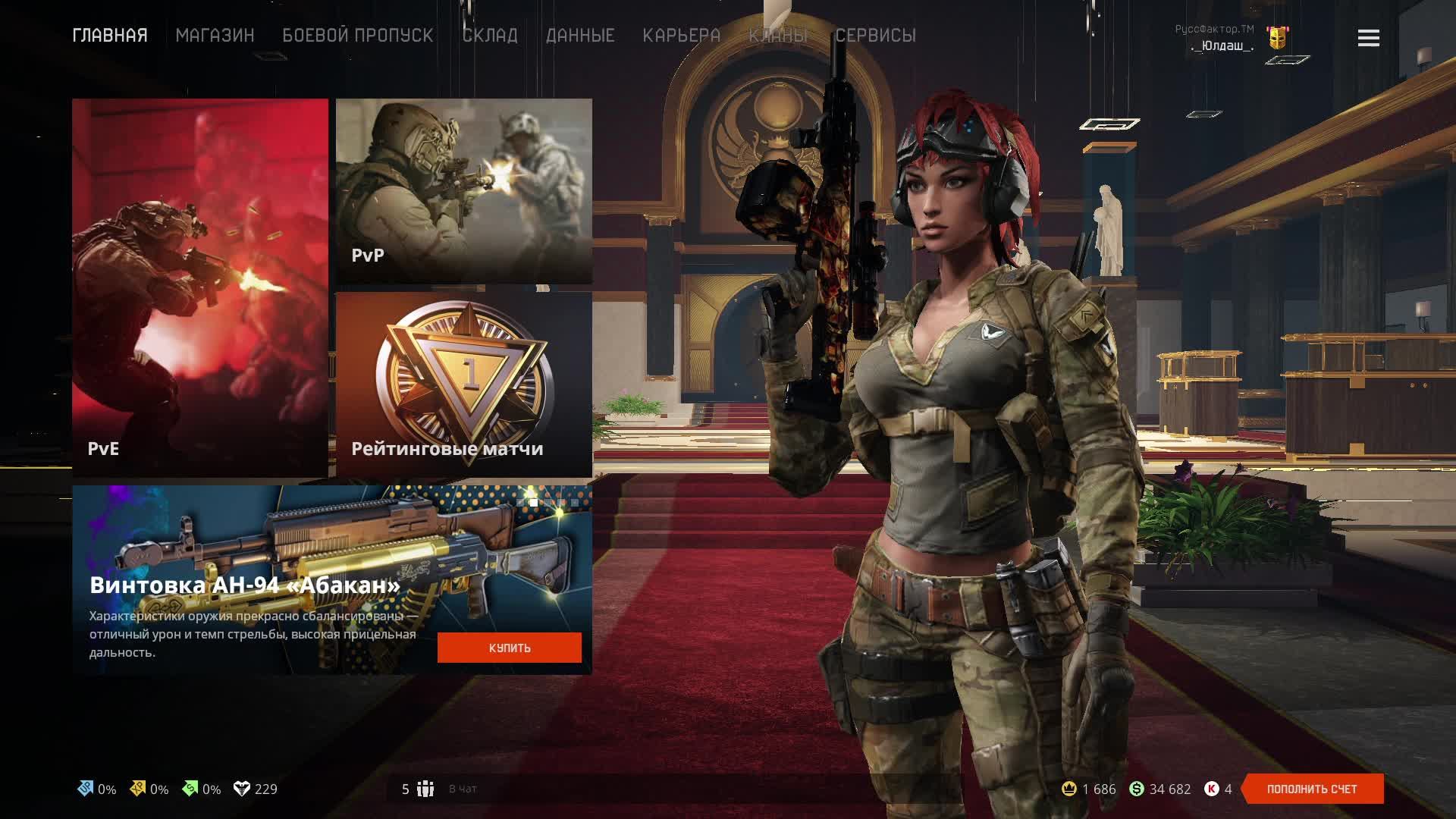Open the friends list icon
The height and width of the screenshot is (819, 1456).
pyautogui.click(x=425, y=789)
